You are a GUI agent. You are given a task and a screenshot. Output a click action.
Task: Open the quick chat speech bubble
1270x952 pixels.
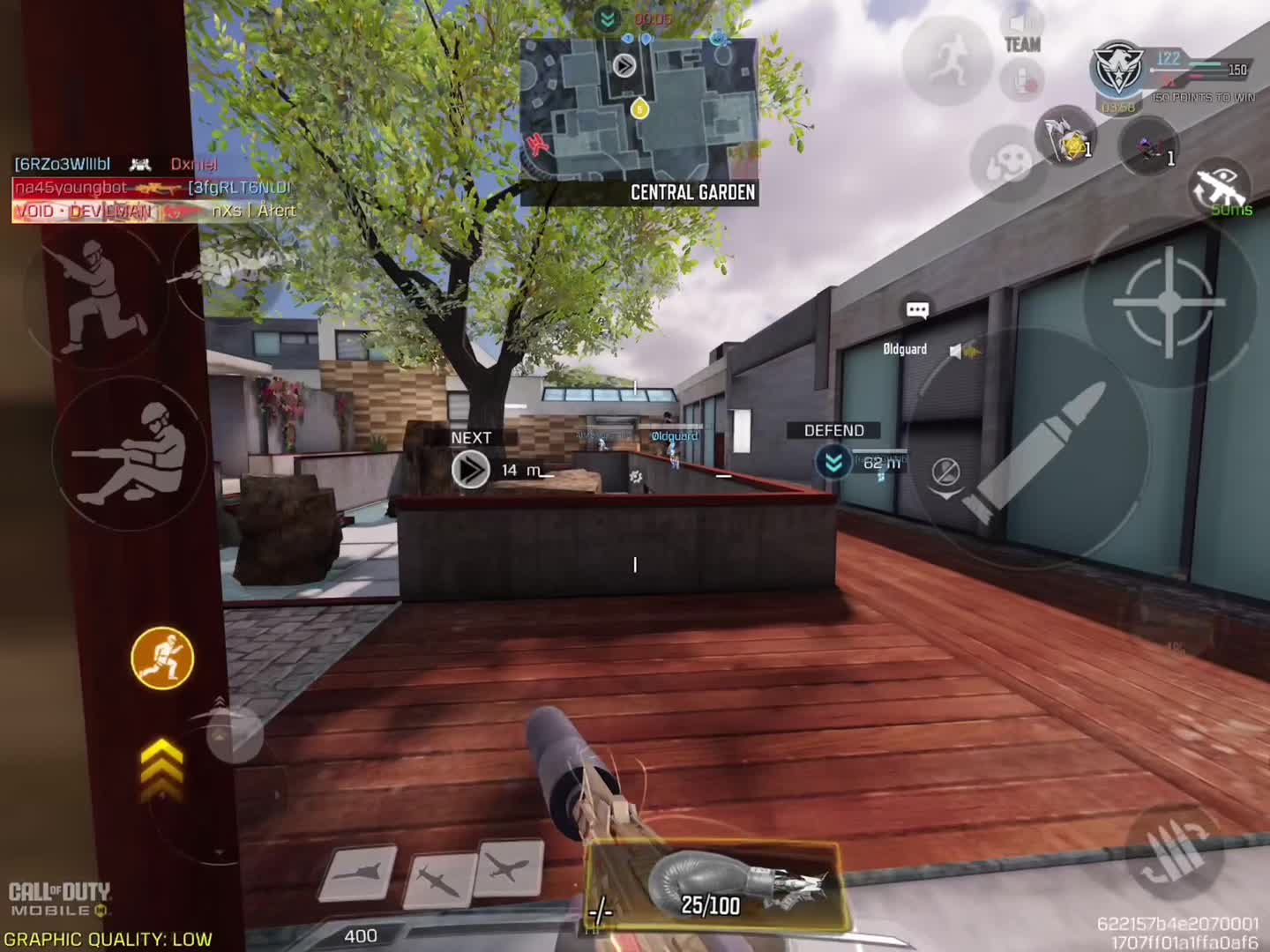click(x=917, y=309)
